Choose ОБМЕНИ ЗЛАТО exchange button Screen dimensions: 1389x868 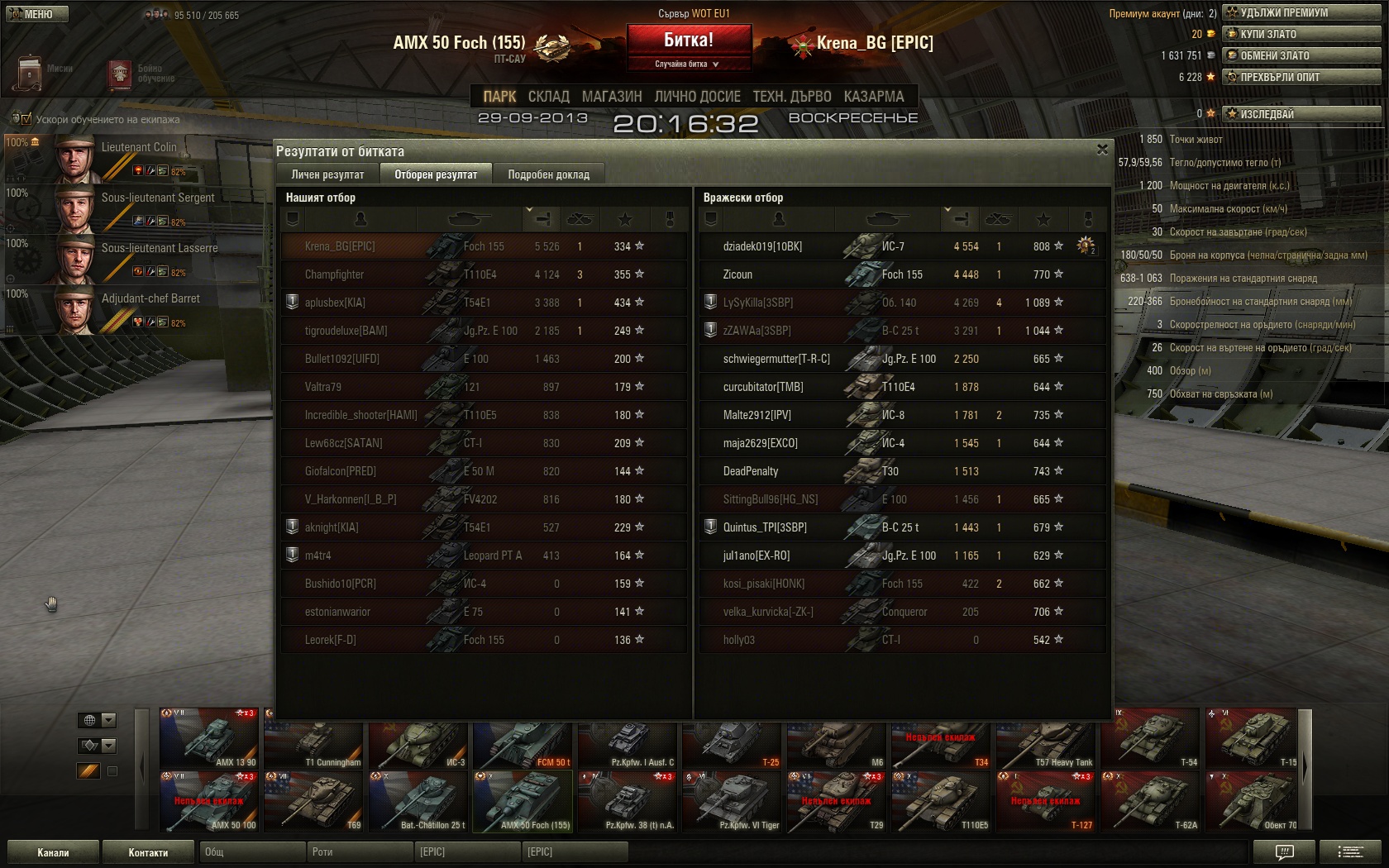click(1301, 55)
